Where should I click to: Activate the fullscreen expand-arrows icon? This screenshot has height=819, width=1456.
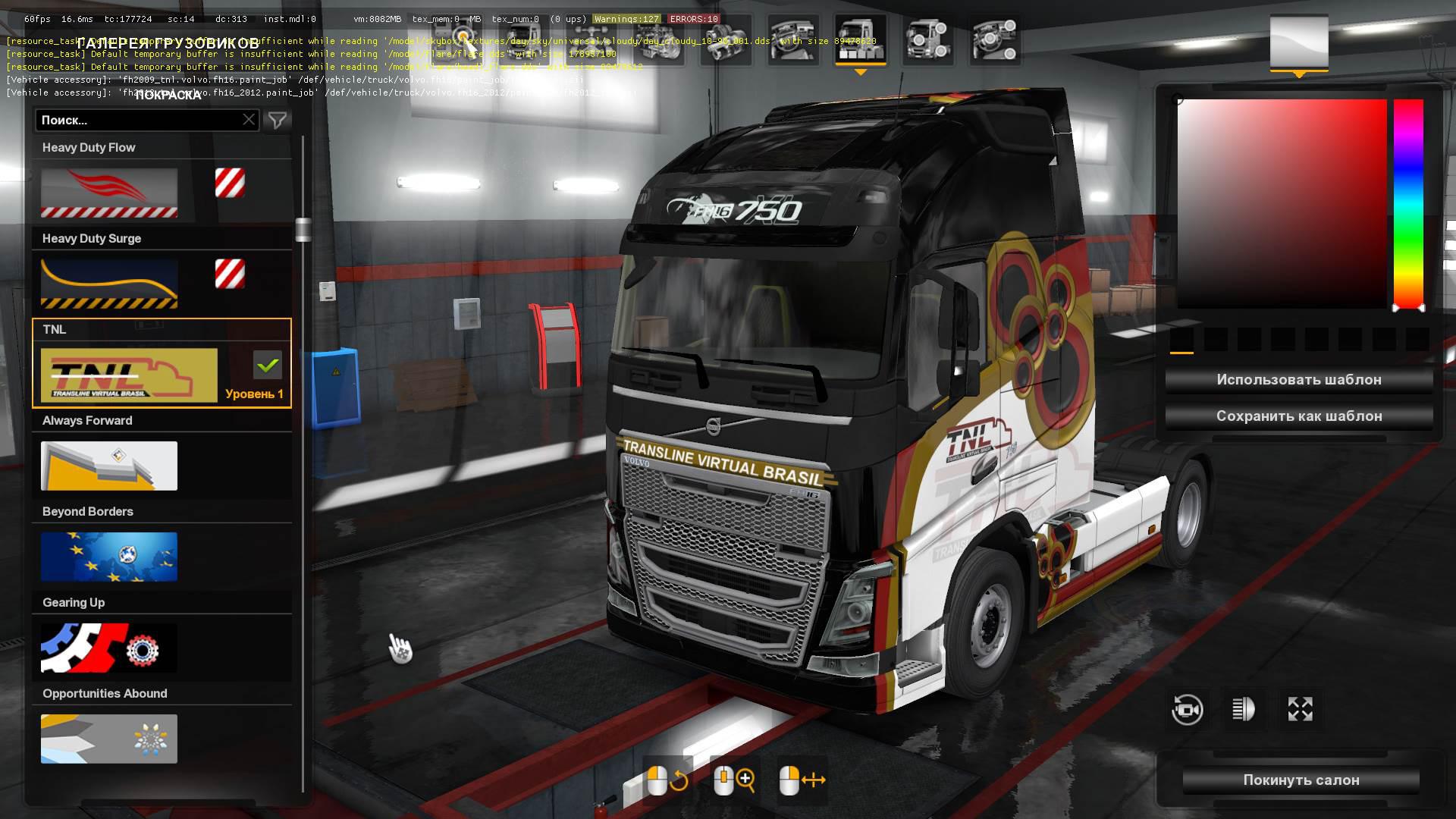coord(1300,710)
